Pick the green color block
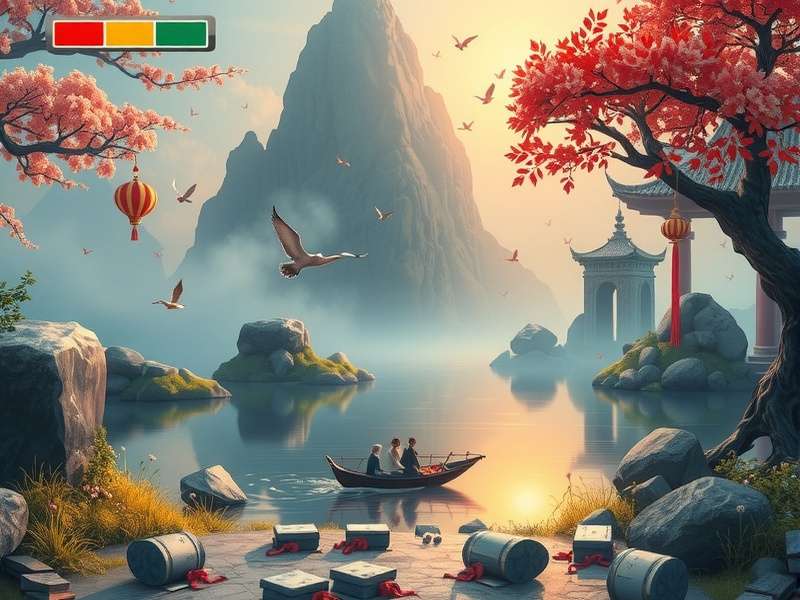The image size is (800, 600). (x=181, y=34)
